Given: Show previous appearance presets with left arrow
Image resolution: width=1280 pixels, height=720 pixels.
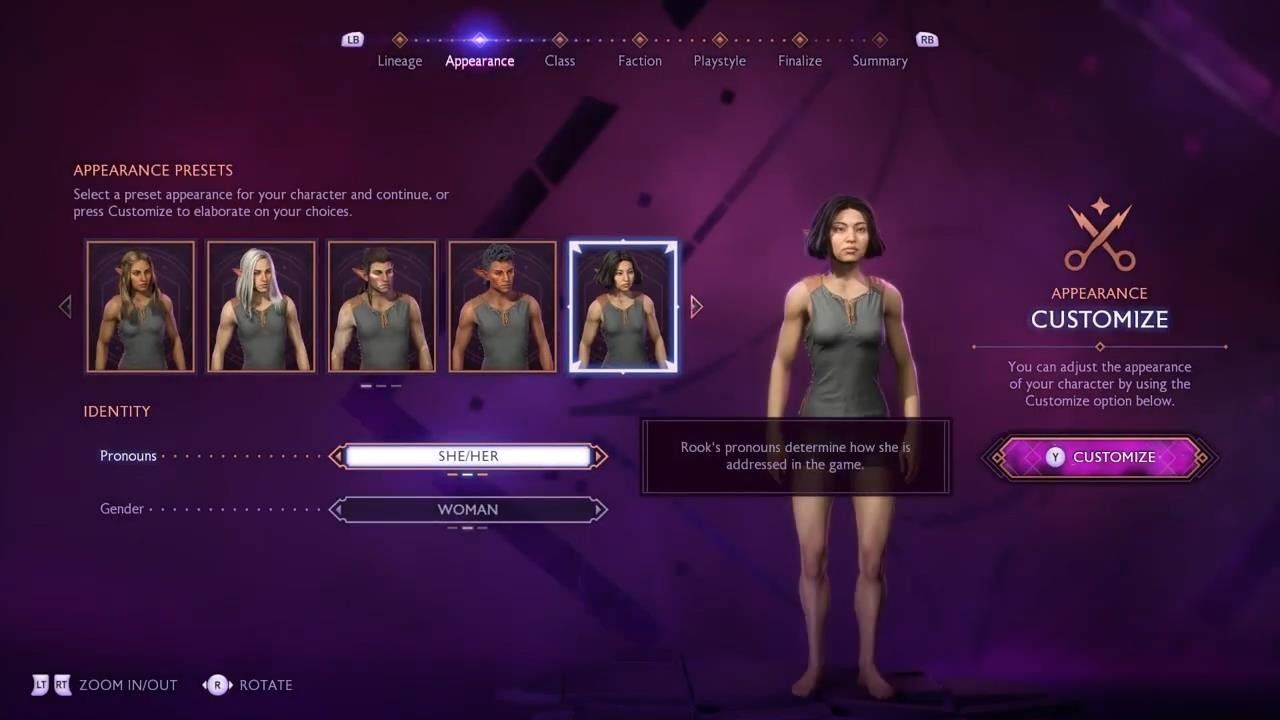Looking at the screenshot, I should pos(66,306).
